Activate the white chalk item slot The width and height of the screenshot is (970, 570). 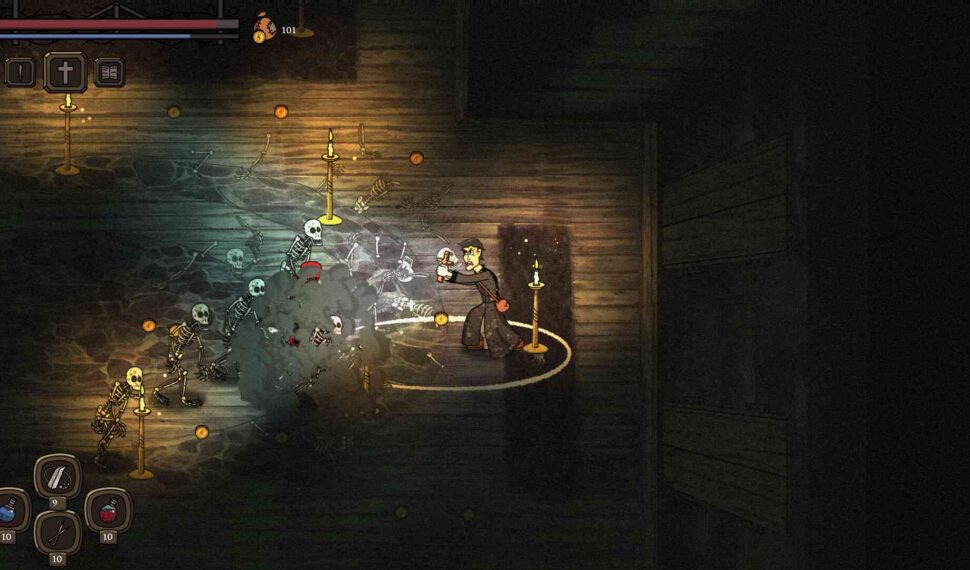coord(58,477)
